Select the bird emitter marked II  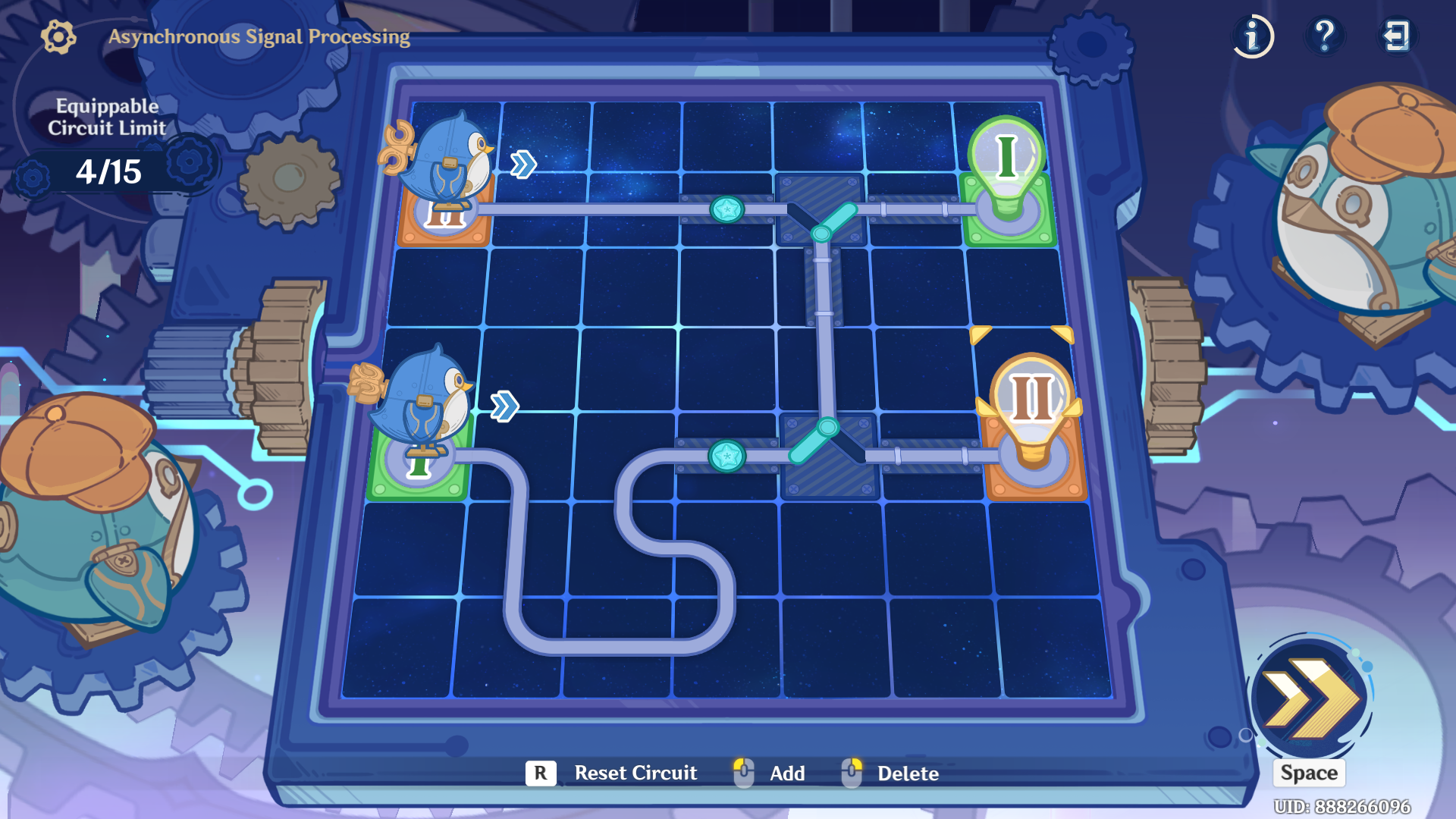(447, 178)
